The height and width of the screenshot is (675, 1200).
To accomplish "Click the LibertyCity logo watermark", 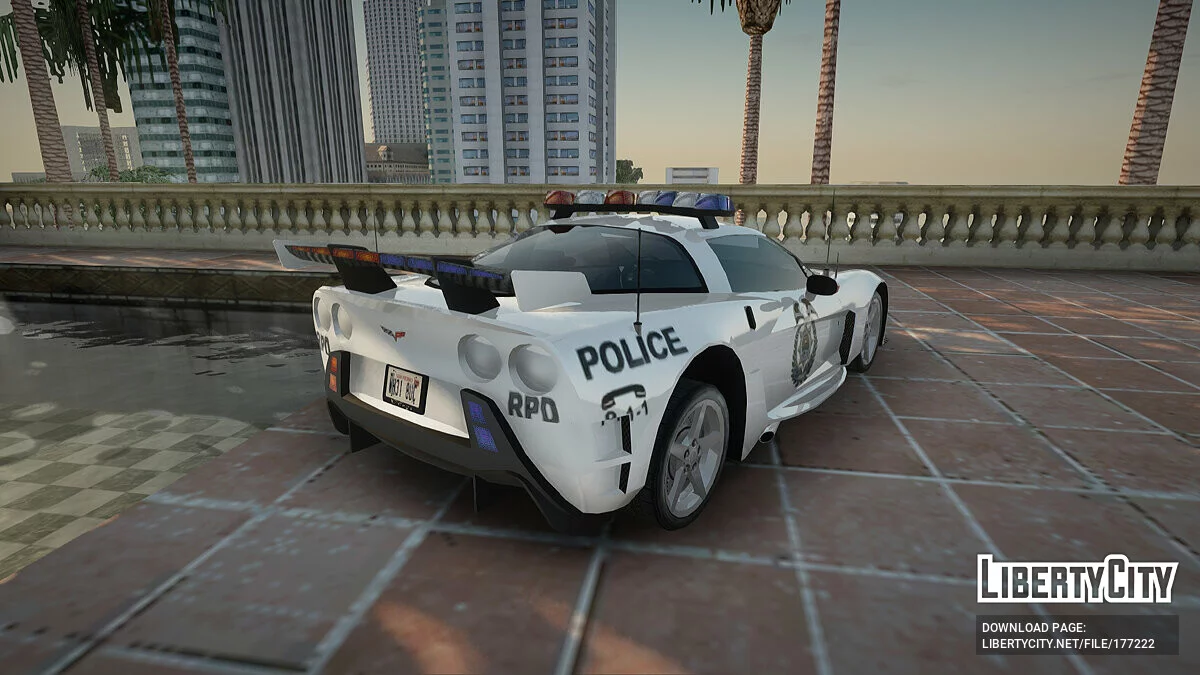I will [x=1077, y=579].
